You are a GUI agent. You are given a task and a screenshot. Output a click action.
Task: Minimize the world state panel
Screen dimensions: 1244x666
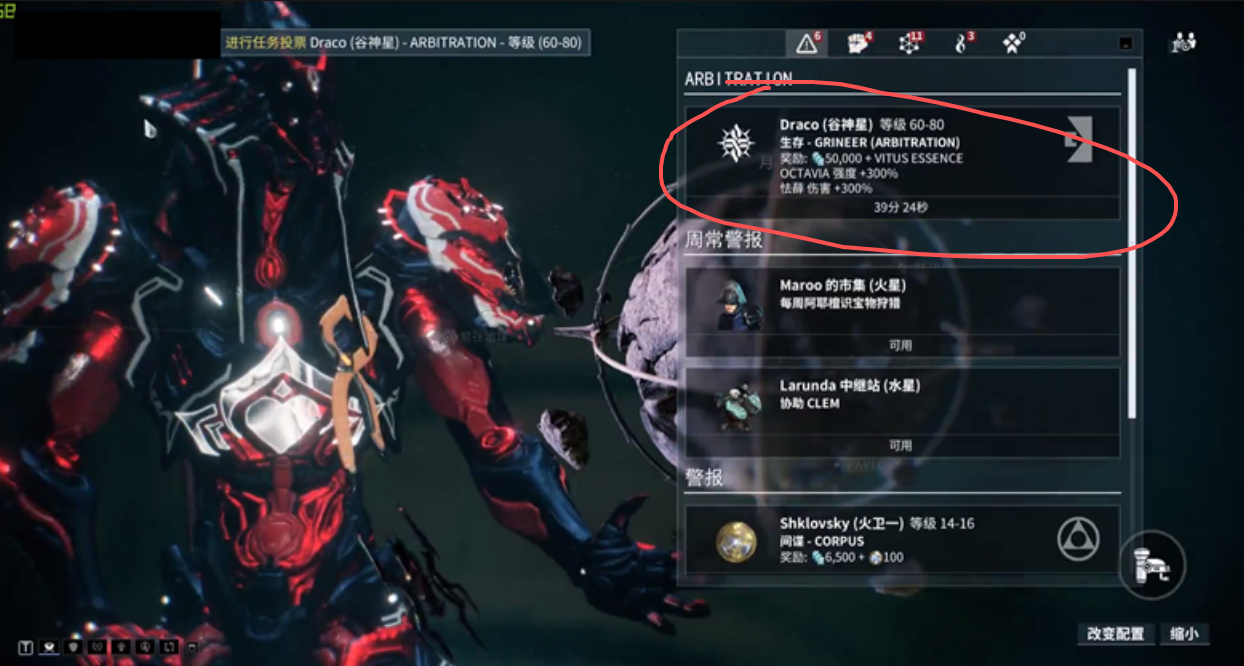pos(1125,44)
